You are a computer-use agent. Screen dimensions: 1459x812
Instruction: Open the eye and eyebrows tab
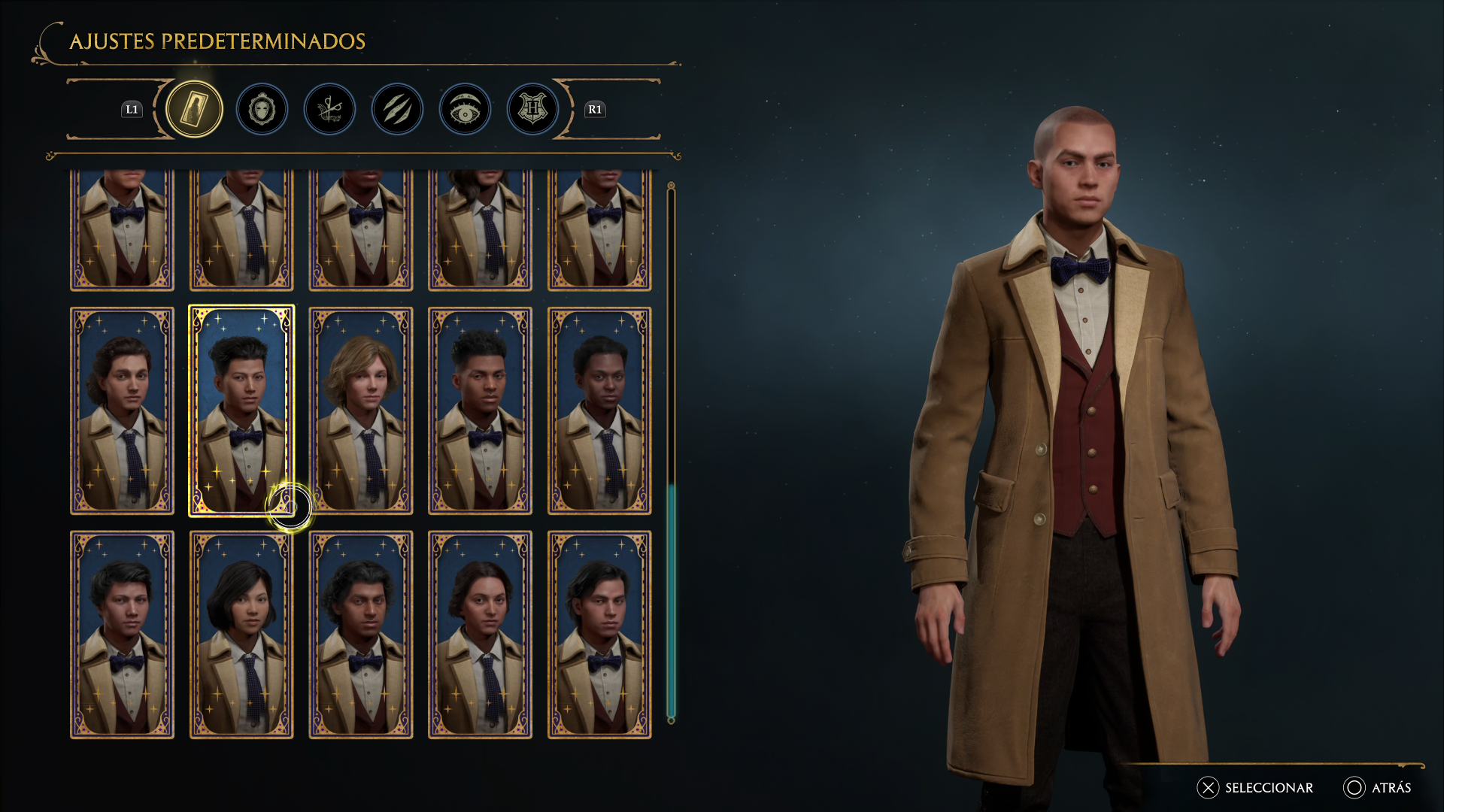tap(465, 110)
